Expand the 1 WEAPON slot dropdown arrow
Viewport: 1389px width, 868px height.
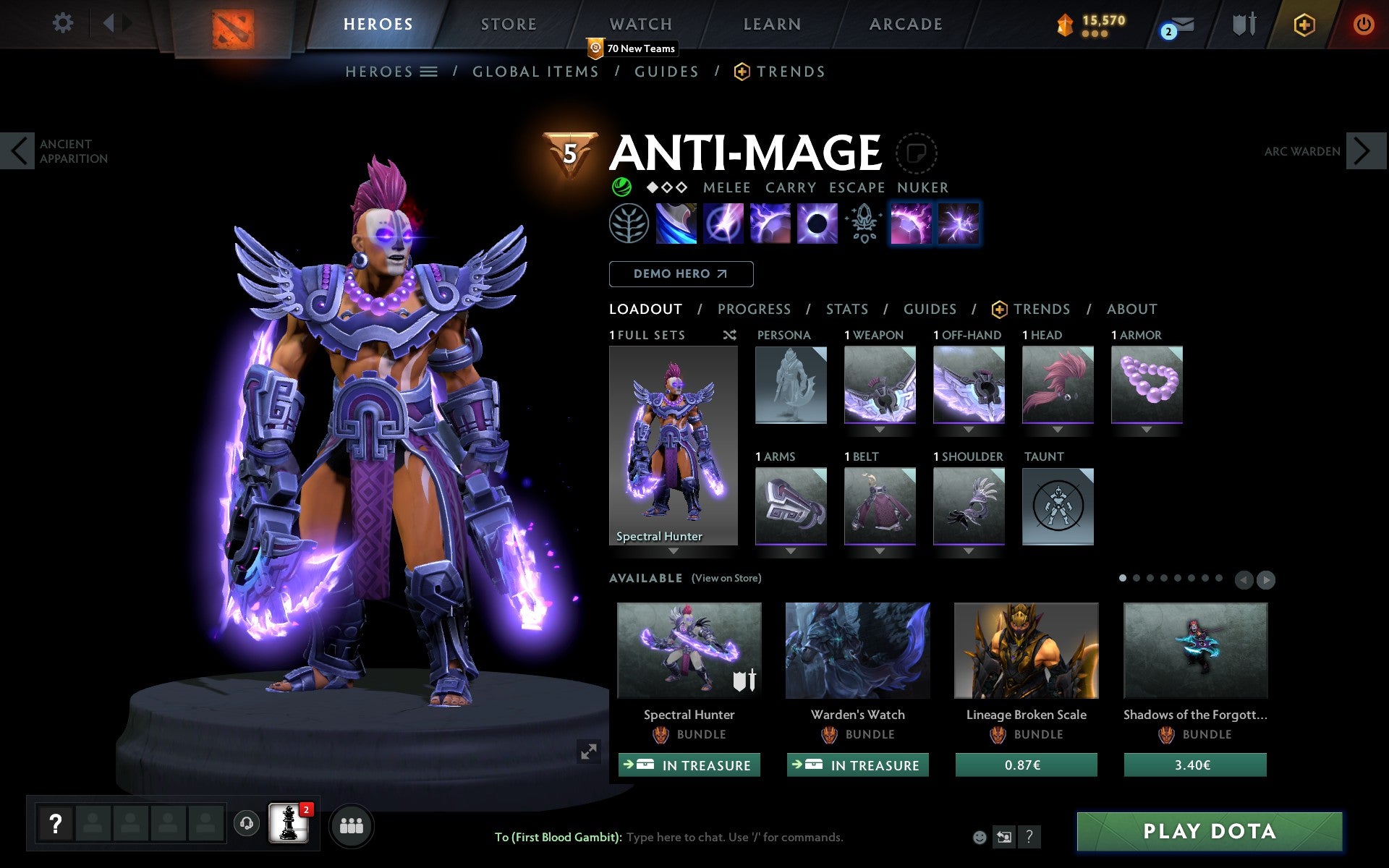(x=879, y=428)
